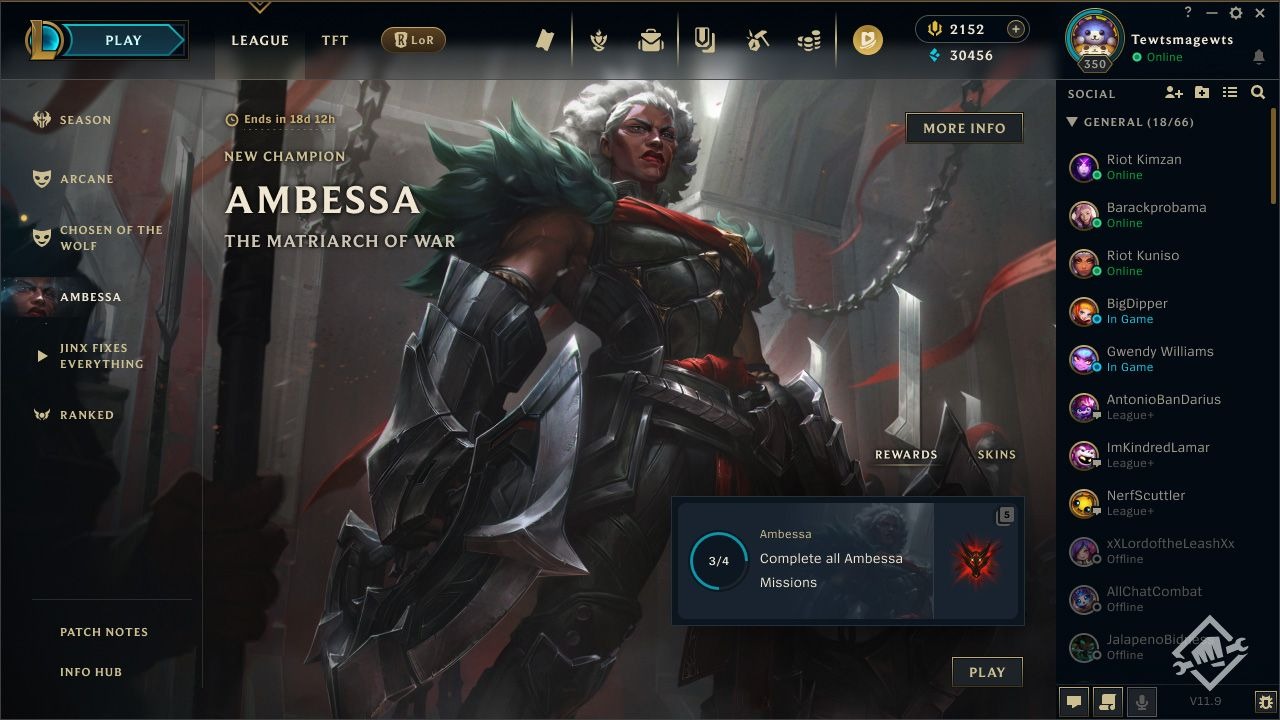Select the RANKED menu entry
1280x720 pixels.
point(88,415)
